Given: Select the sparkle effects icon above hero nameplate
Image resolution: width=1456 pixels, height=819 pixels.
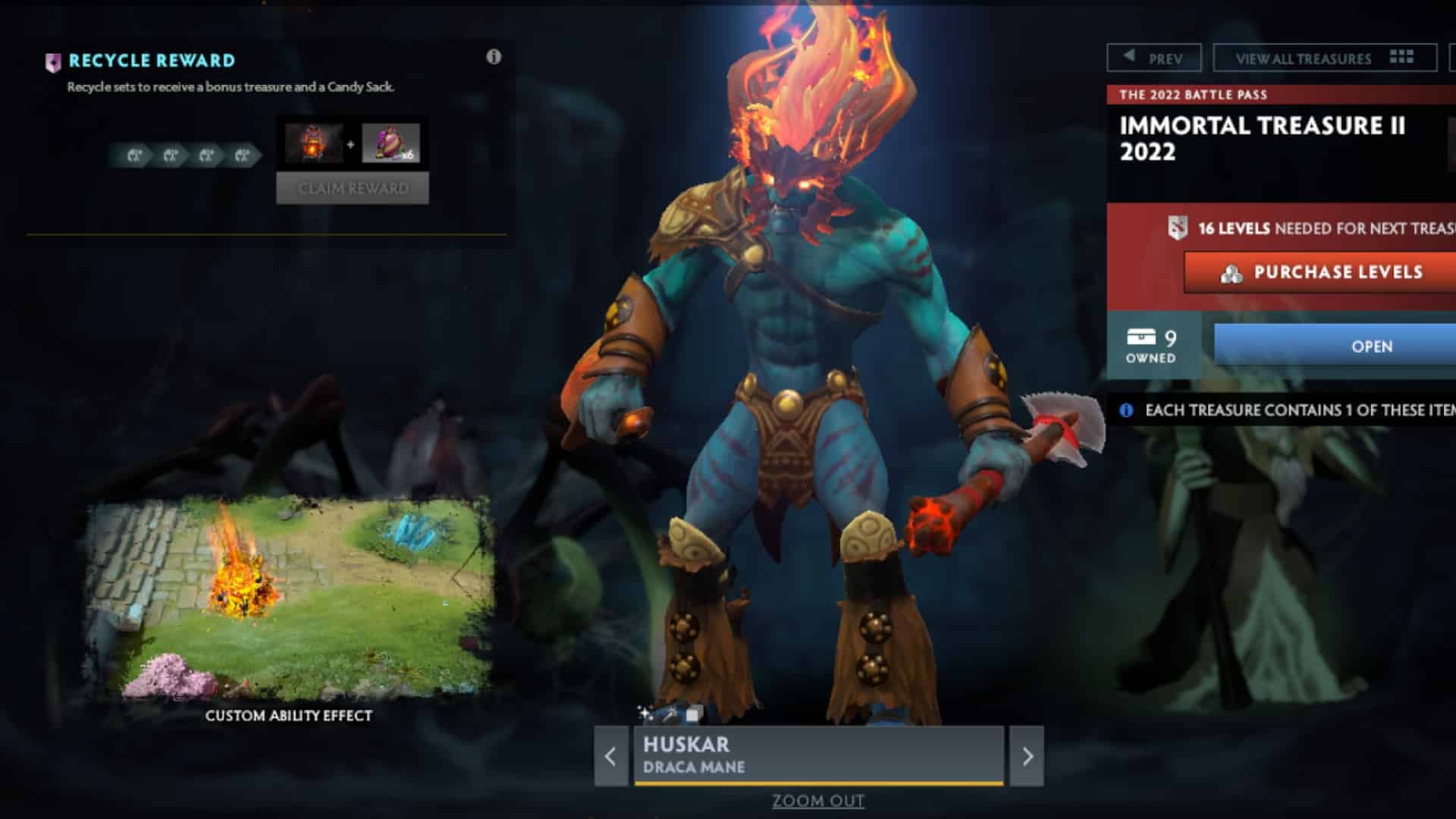Looking at the screenshot, I should tap(645, 711).
